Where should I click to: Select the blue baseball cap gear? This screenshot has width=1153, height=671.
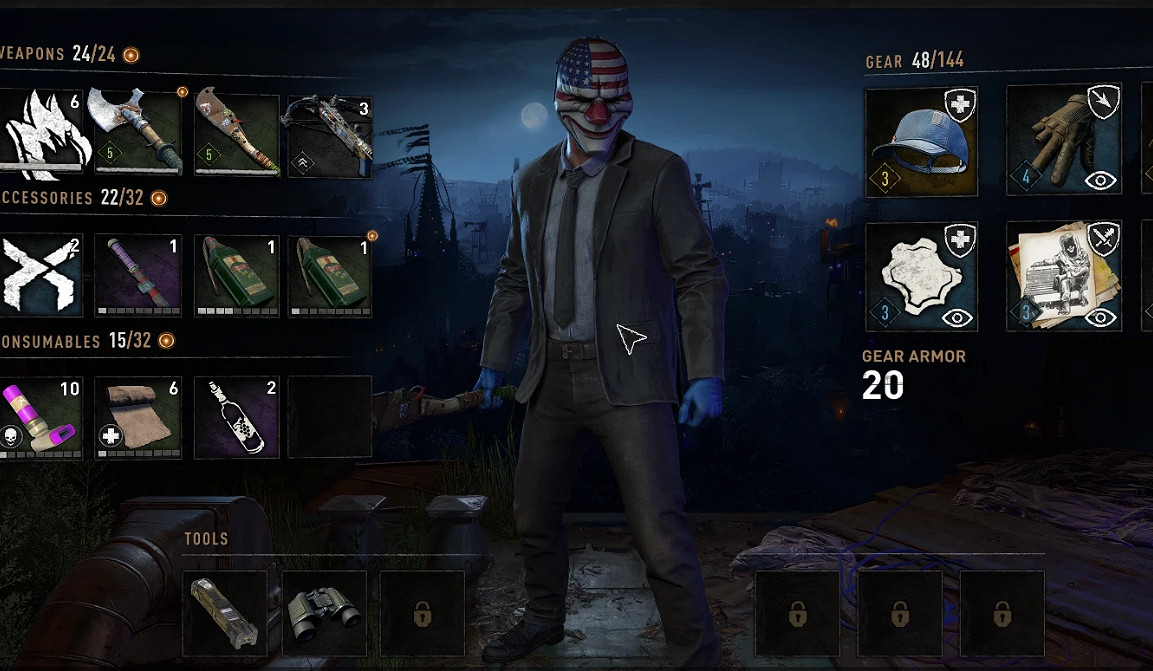coord(920,142)
